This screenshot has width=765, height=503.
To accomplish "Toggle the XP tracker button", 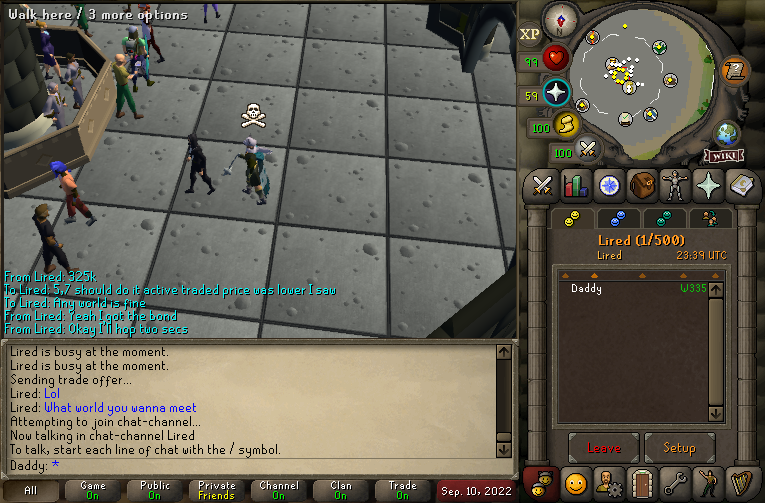I will 530,34.
